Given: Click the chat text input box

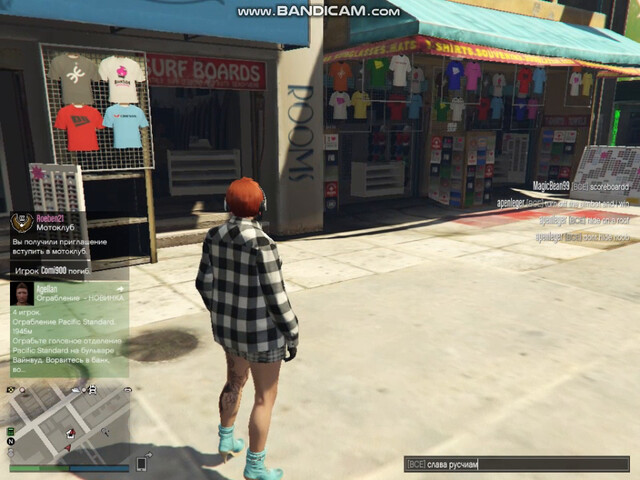Looking at the screenshot, I should click(516, 464).
